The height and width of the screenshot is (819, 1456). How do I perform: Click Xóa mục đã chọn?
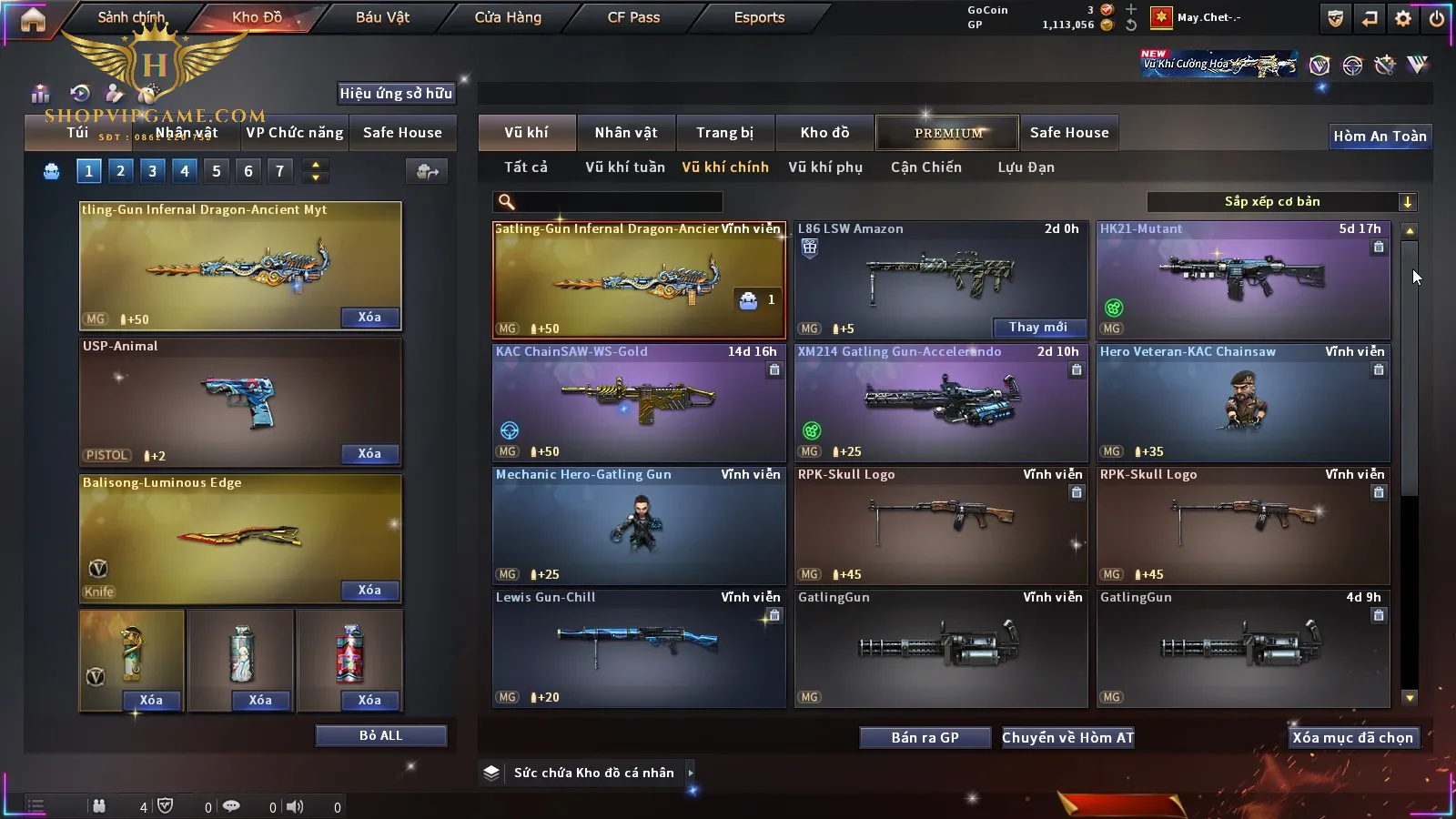(1352, 738)
